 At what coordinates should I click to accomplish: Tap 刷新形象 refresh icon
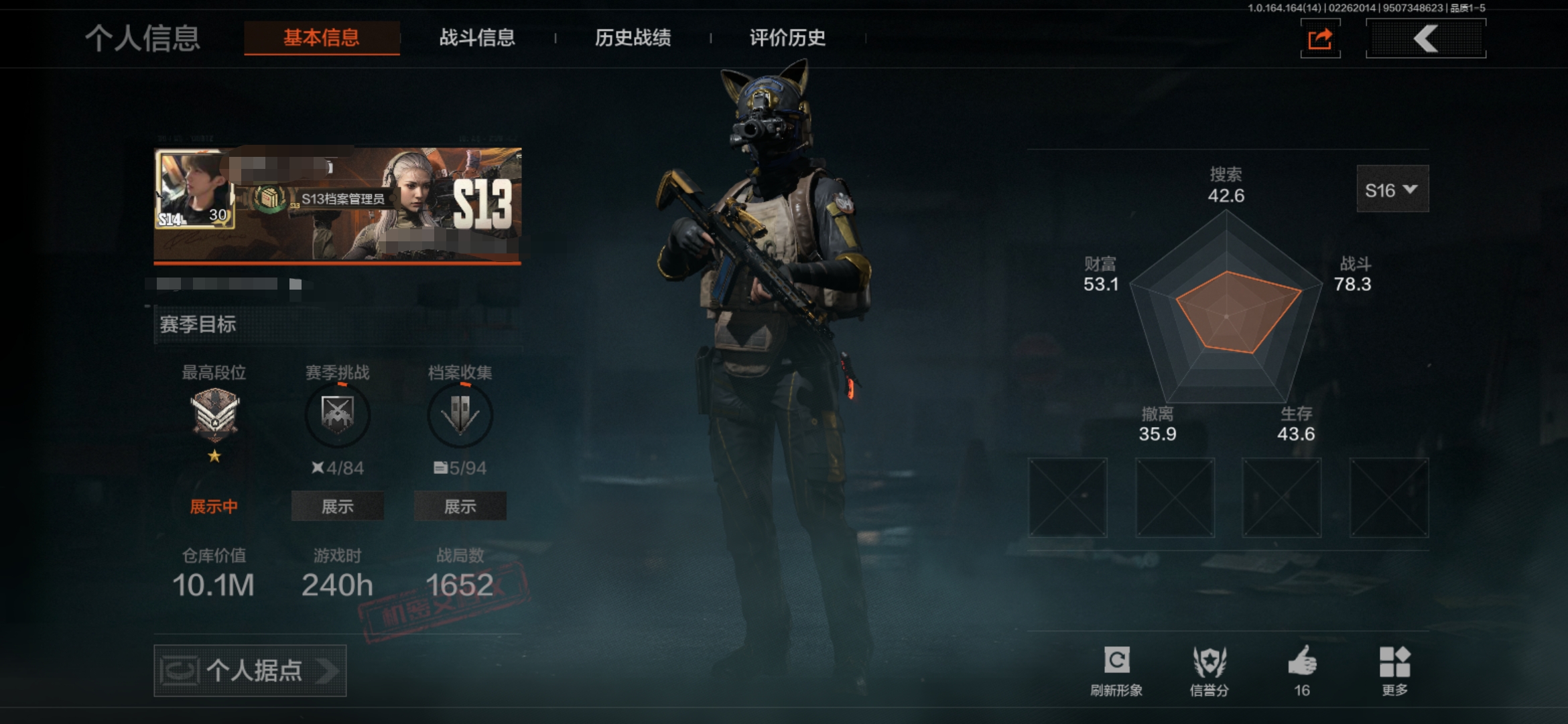[1116, 669]
